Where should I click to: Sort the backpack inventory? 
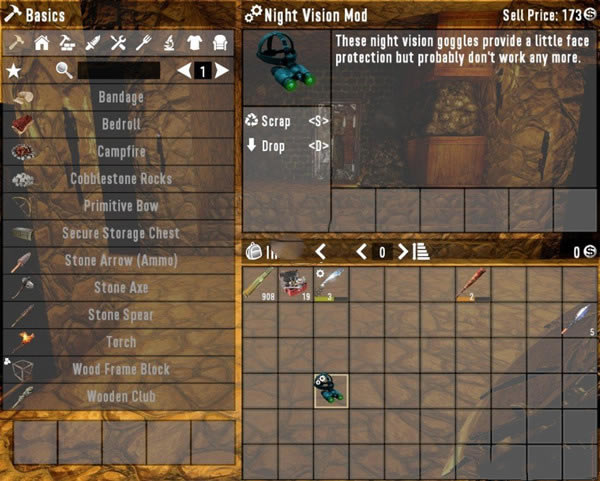[421, 251]
